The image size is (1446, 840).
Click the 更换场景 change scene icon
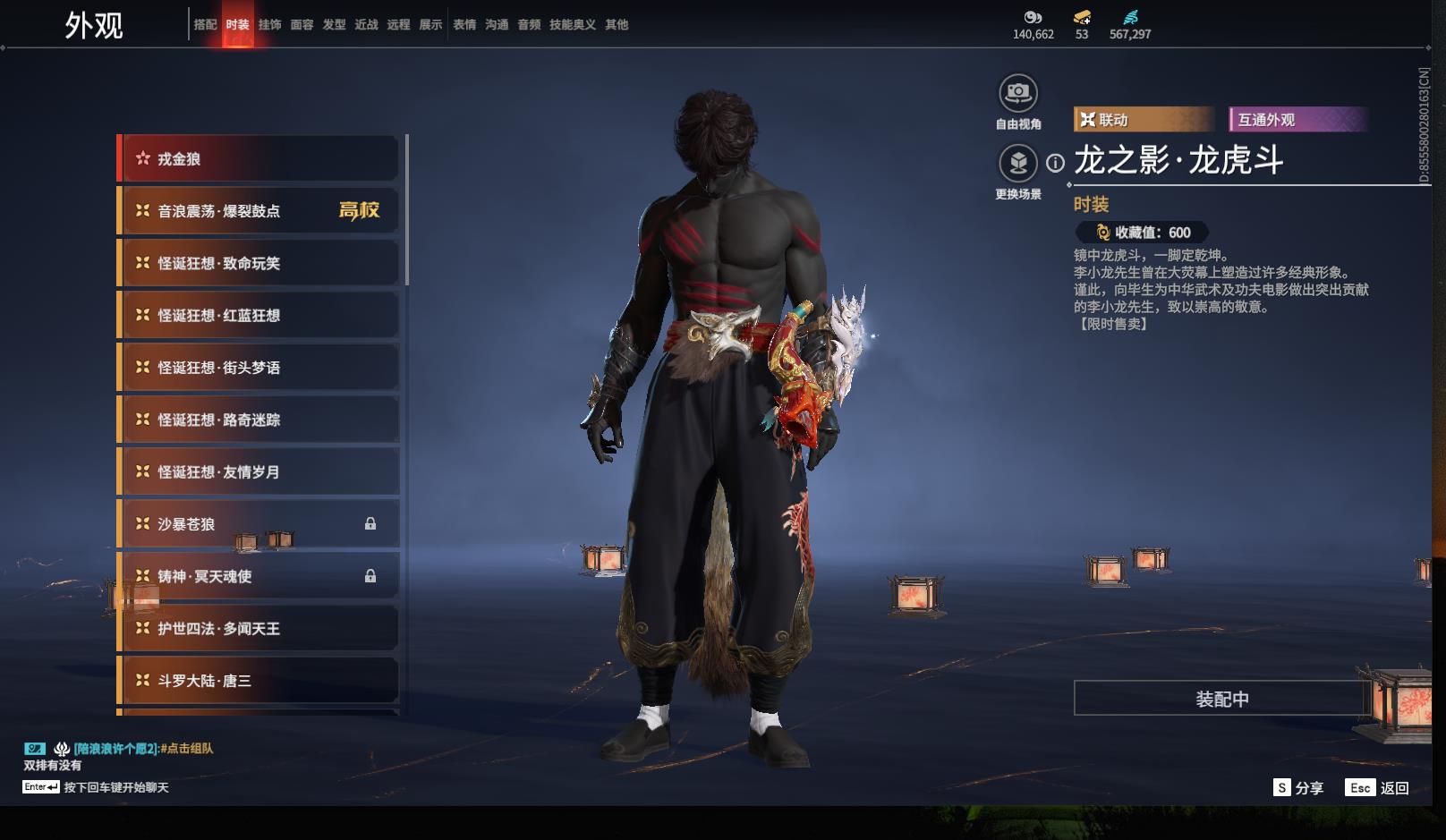click(x=1018, y=163)
